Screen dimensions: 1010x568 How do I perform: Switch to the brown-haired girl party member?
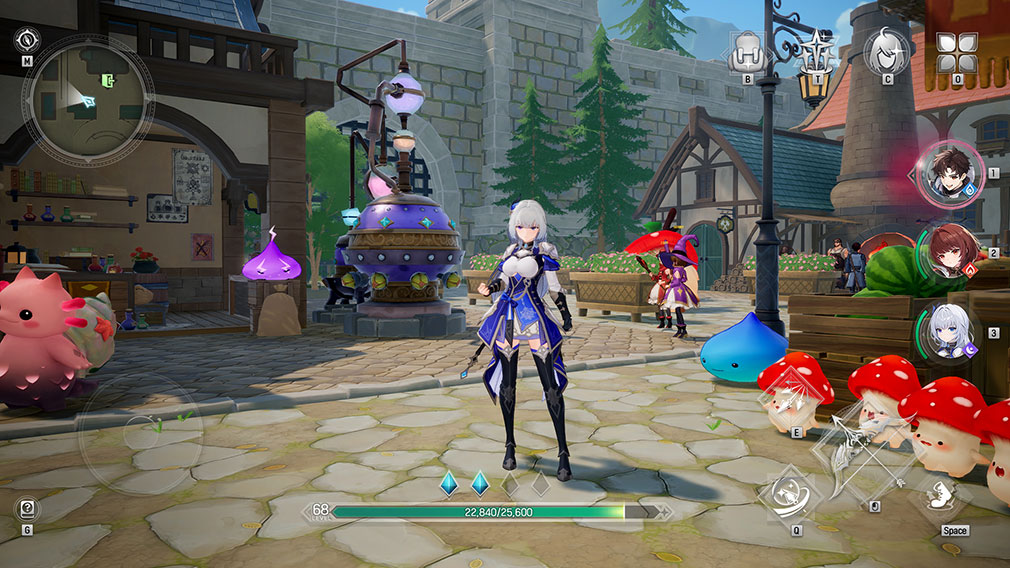click(950, 253)
